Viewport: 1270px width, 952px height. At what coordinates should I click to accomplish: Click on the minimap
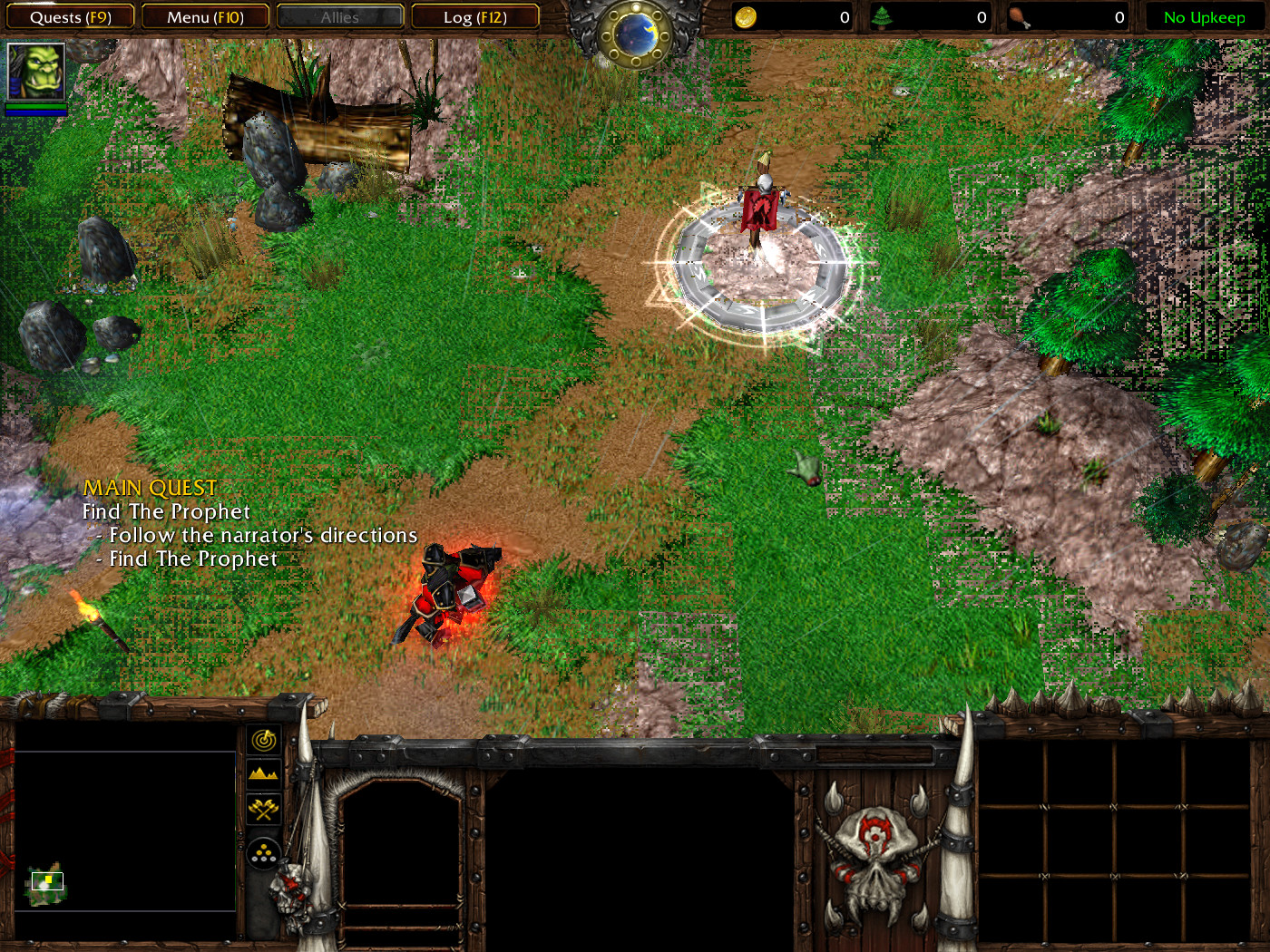pos(125,830)
